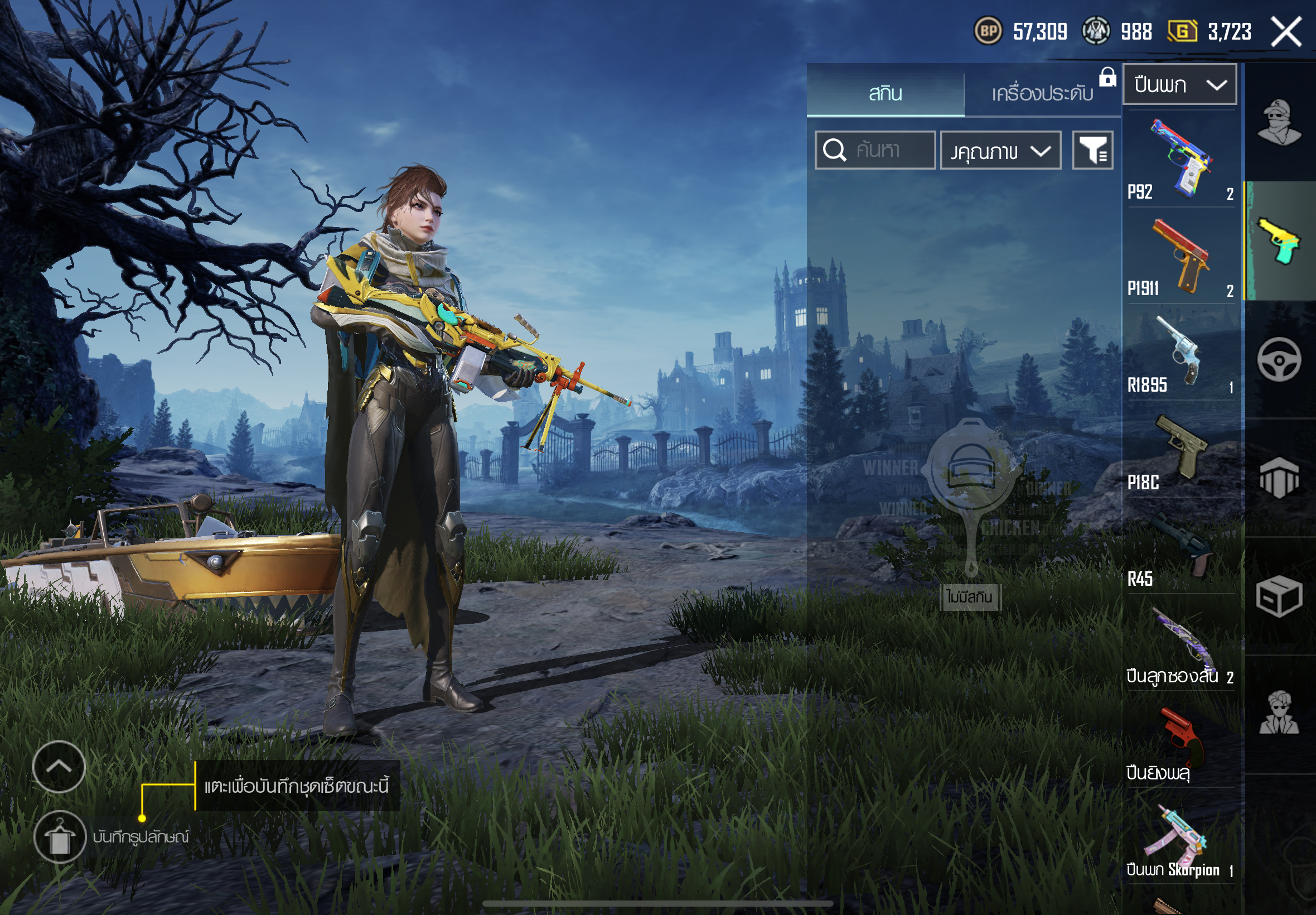
Task: Open the character outfit category icon
Action: [x=1279, y=122]
